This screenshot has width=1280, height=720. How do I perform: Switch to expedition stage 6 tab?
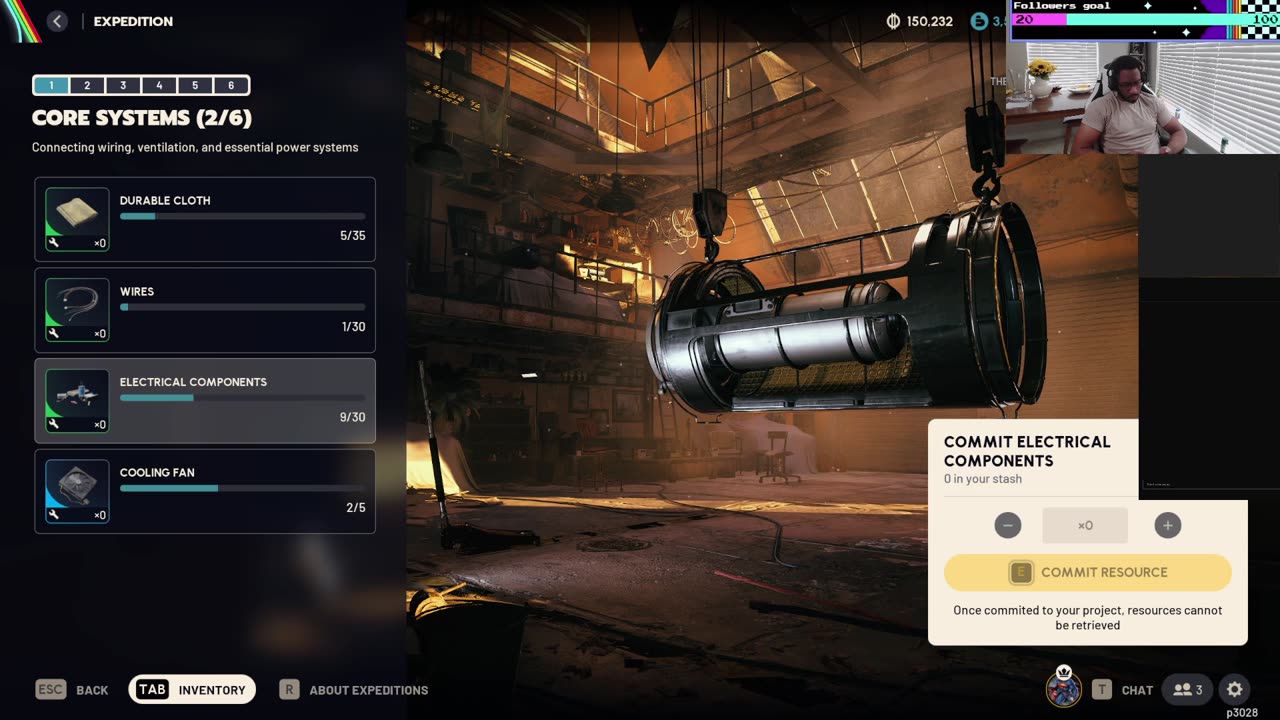(231, 86)
